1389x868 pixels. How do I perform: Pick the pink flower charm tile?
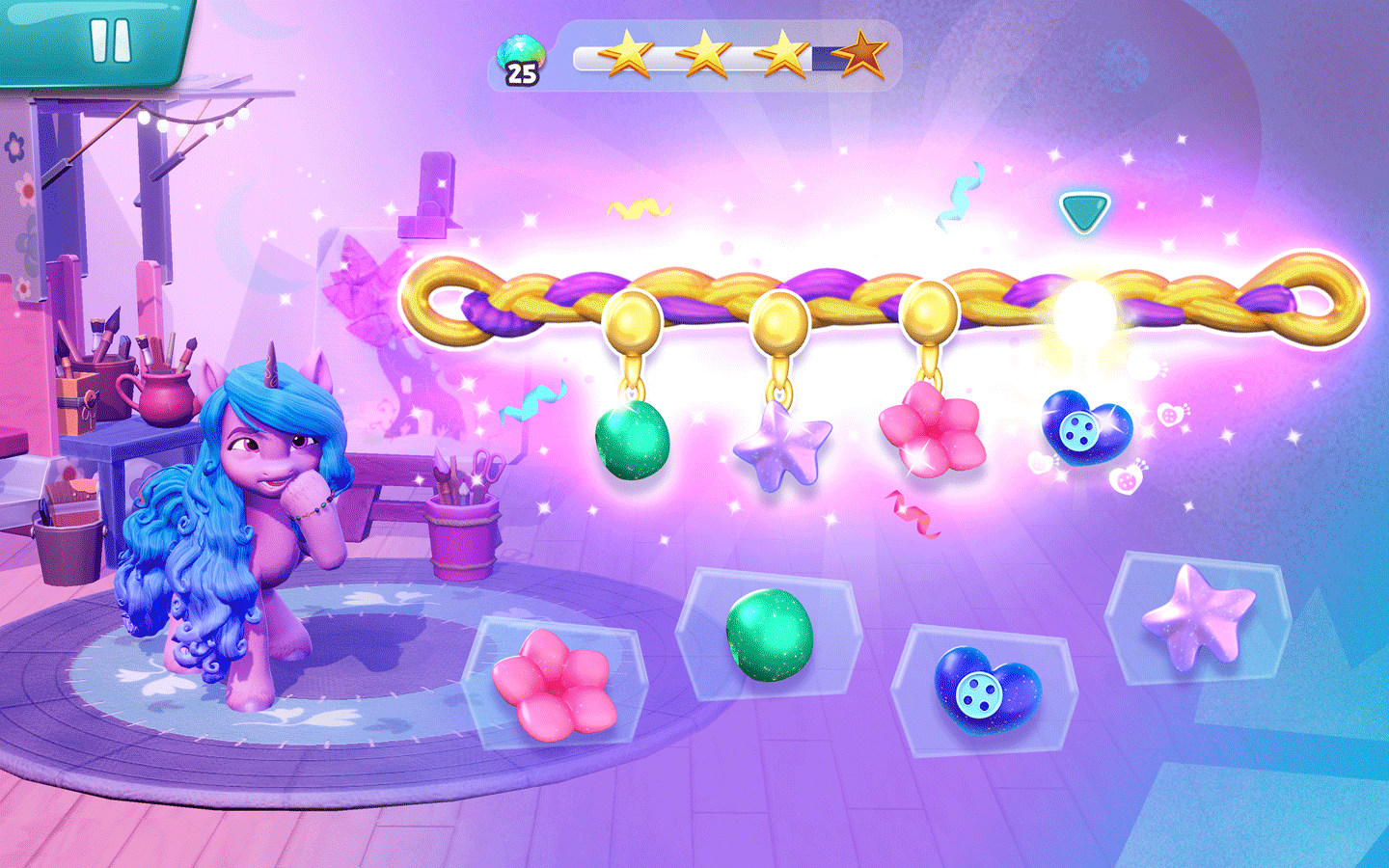pyautogui.click(x=555, y=684)
